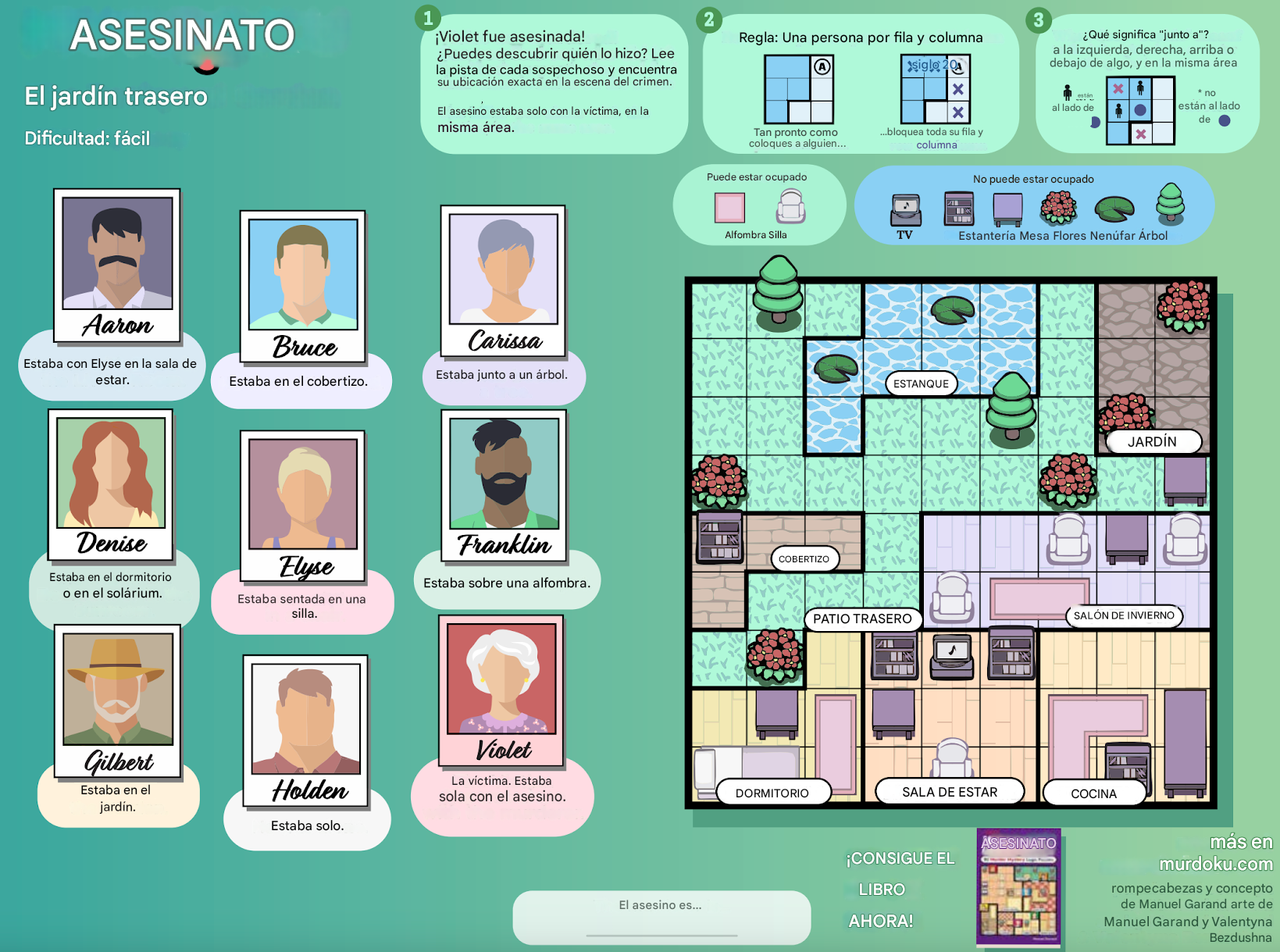This screenshot has width=1280, height=952.
Task: Select the large pink rug in the salón de invierno
Action: [1037, 598]
